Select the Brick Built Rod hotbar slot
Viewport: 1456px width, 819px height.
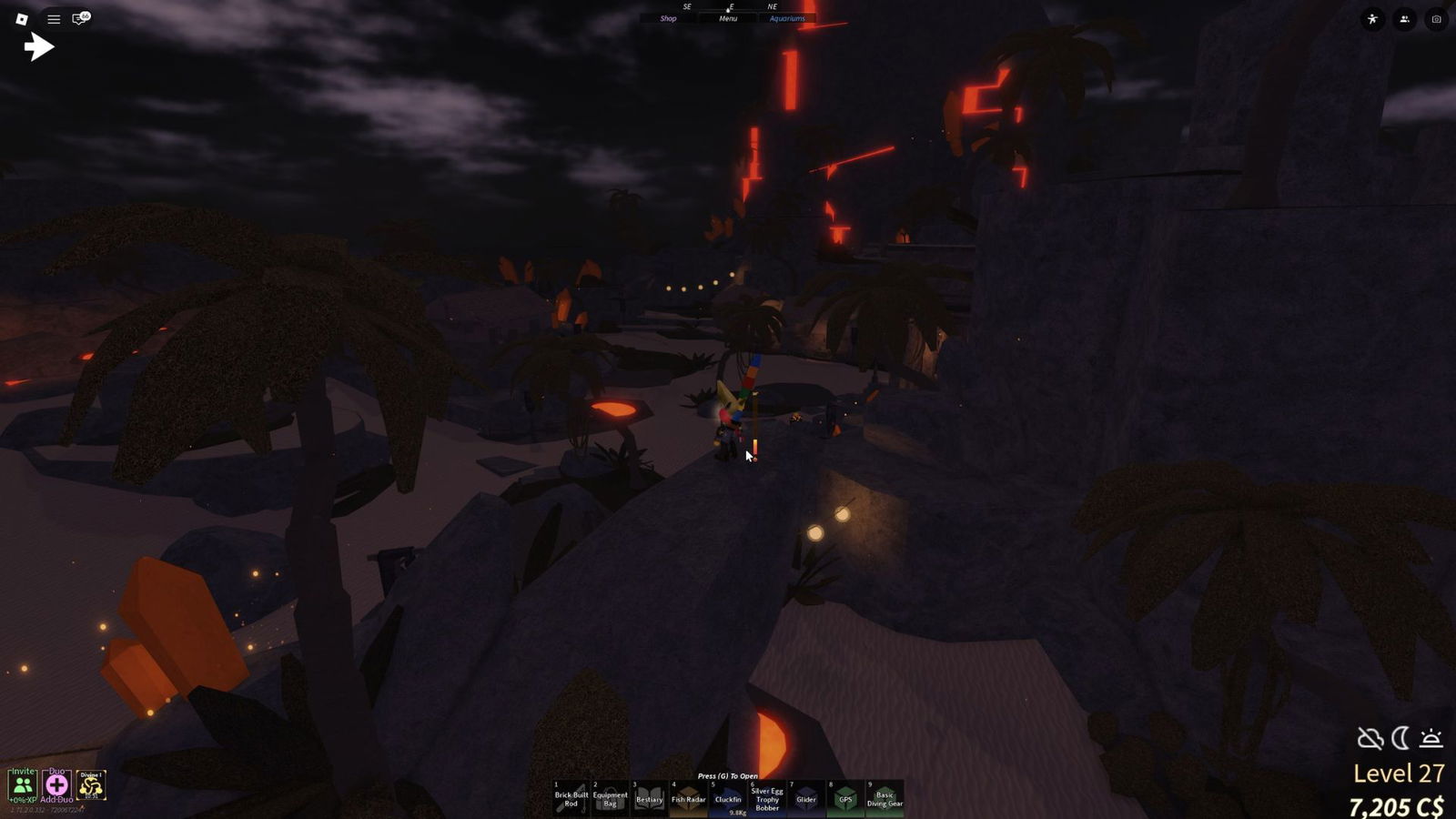(571, 798)
